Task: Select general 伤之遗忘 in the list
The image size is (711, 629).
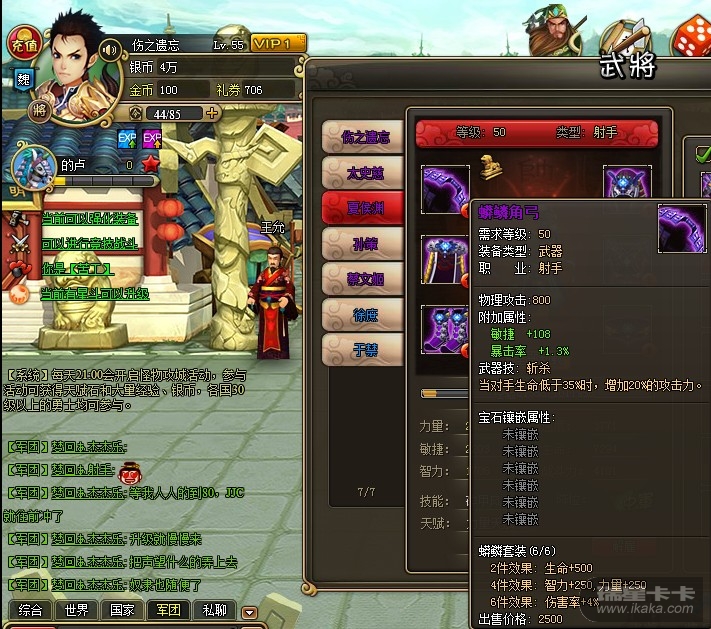Action: point(364,138)
